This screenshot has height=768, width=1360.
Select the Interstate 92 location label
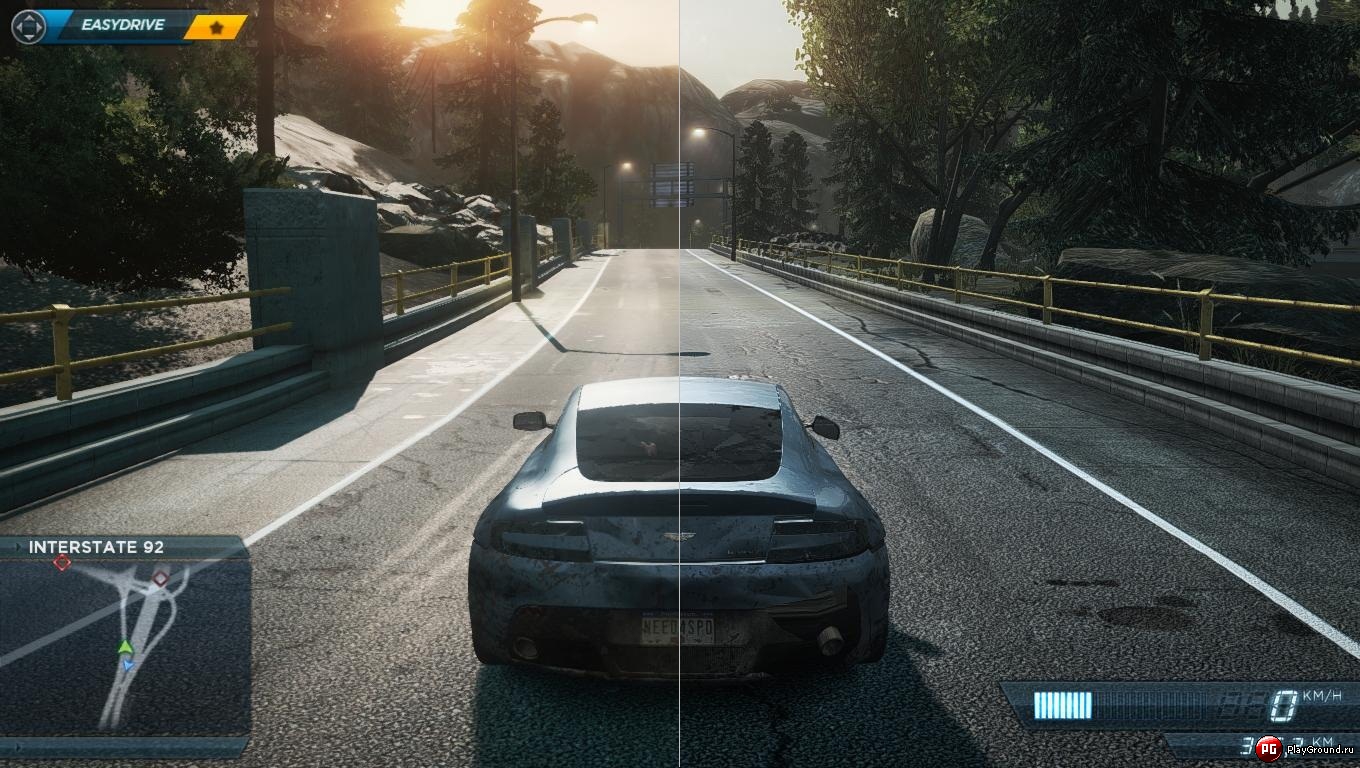pyautogui.click(x=96, y=547)
